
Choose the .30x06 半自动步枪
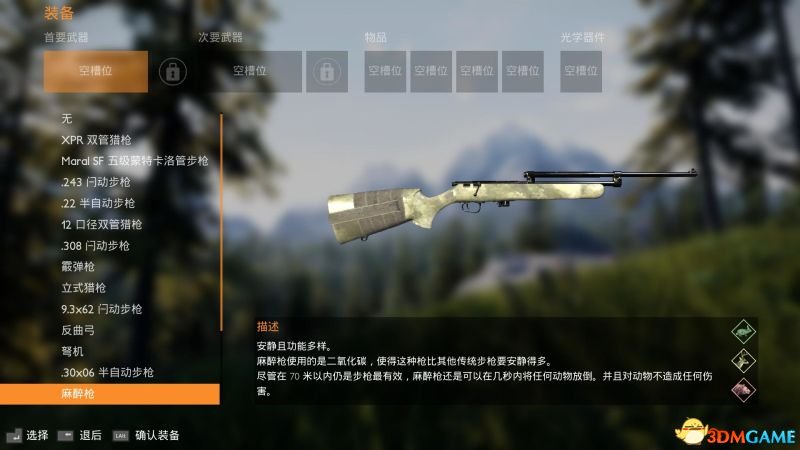[108, 372]
